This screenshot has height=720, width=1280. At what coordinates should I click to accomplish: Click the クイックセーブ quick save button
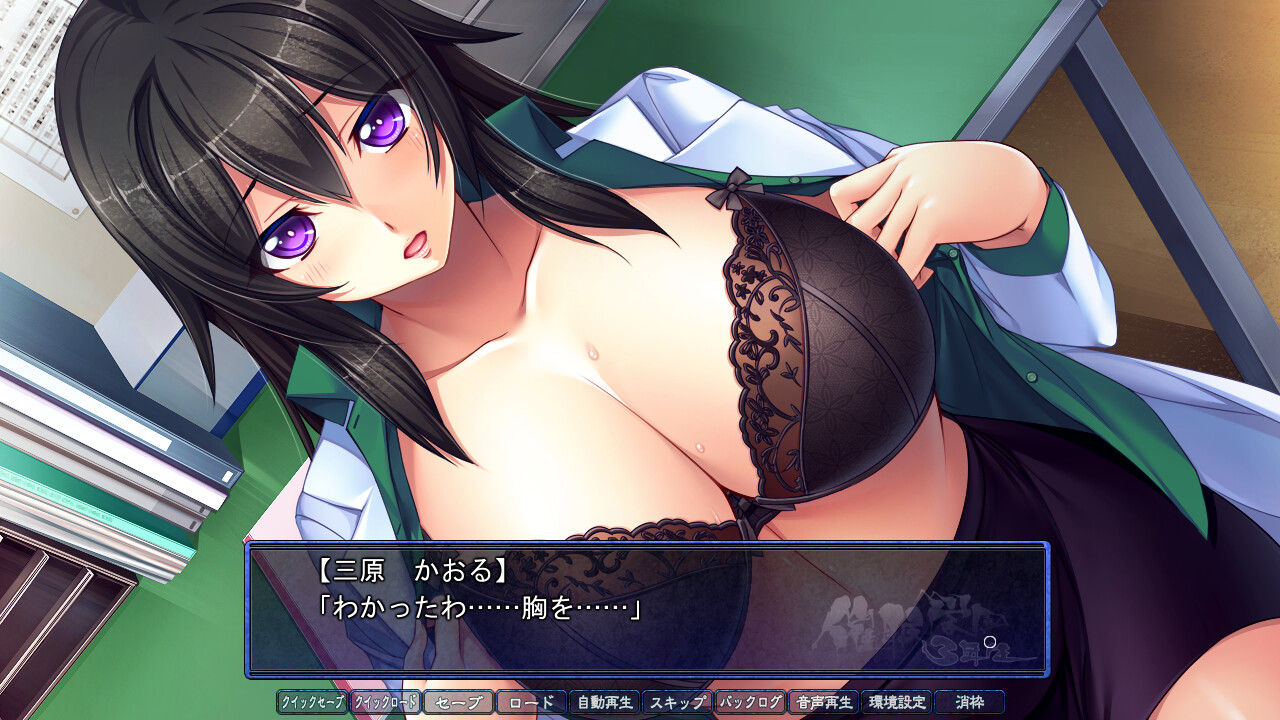pyautogui.click(x=312, y=702)
